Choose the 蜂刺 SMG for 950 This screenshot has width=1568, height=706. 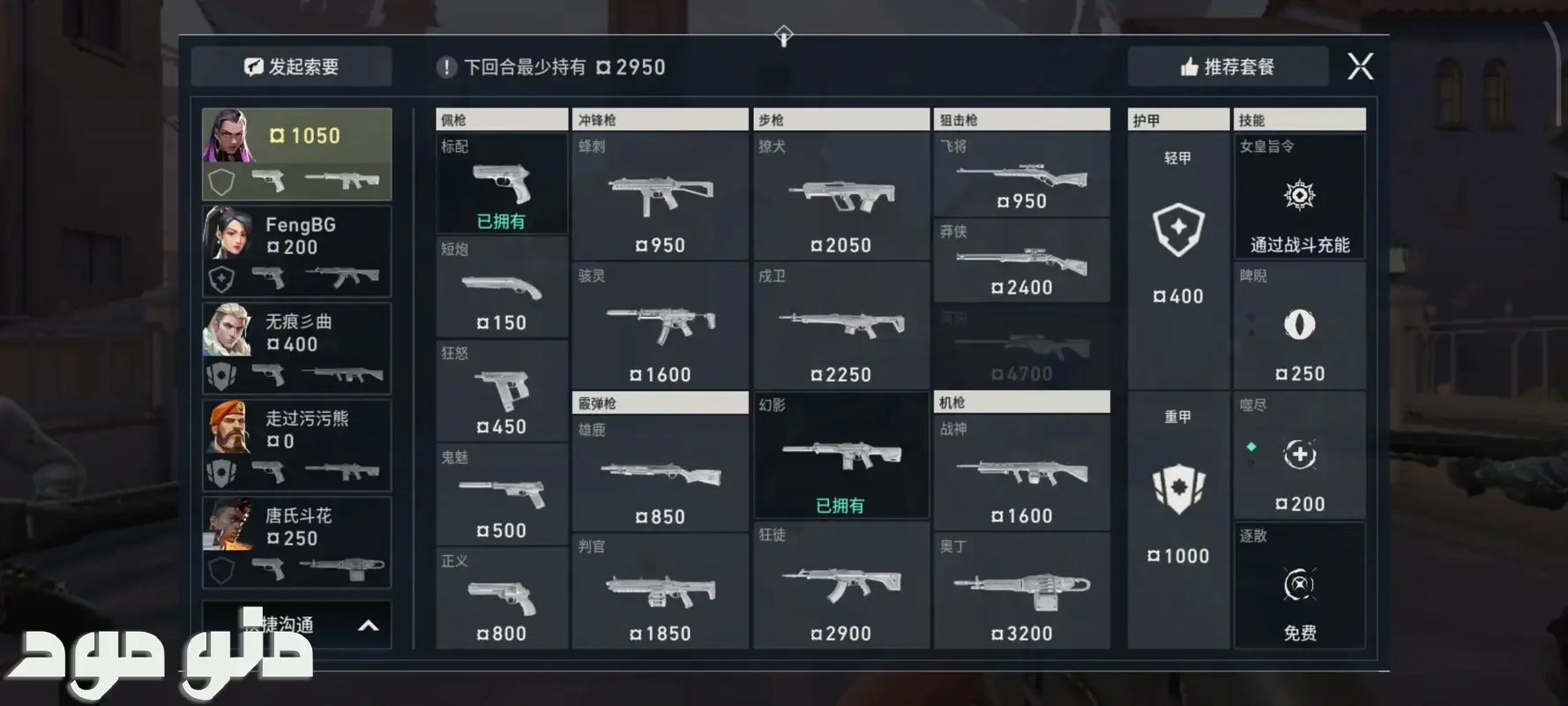tap(660, 197)
